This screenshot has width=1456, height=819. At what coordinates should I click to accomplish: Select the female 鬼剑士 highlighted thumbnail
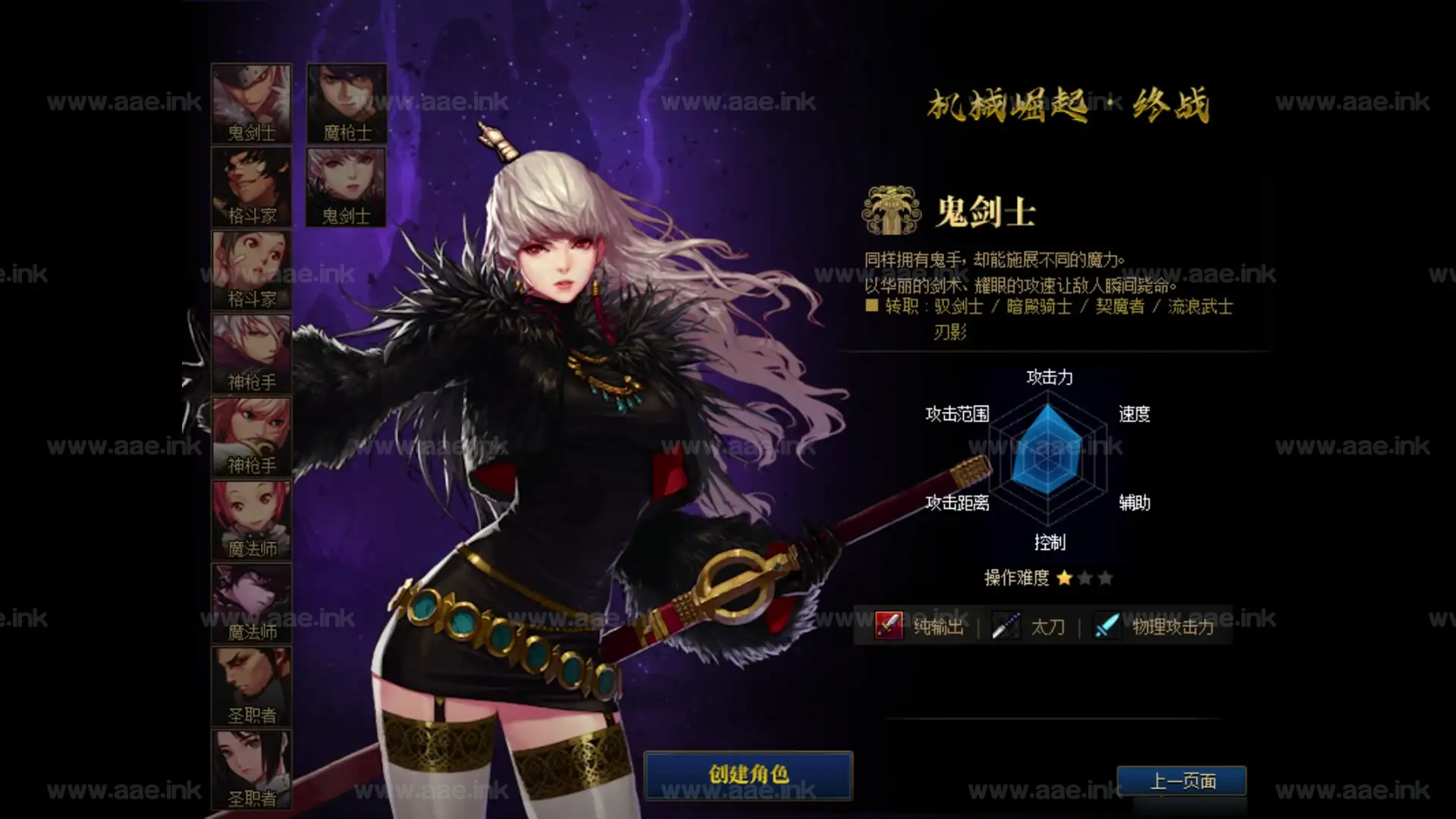pos(345,186)
